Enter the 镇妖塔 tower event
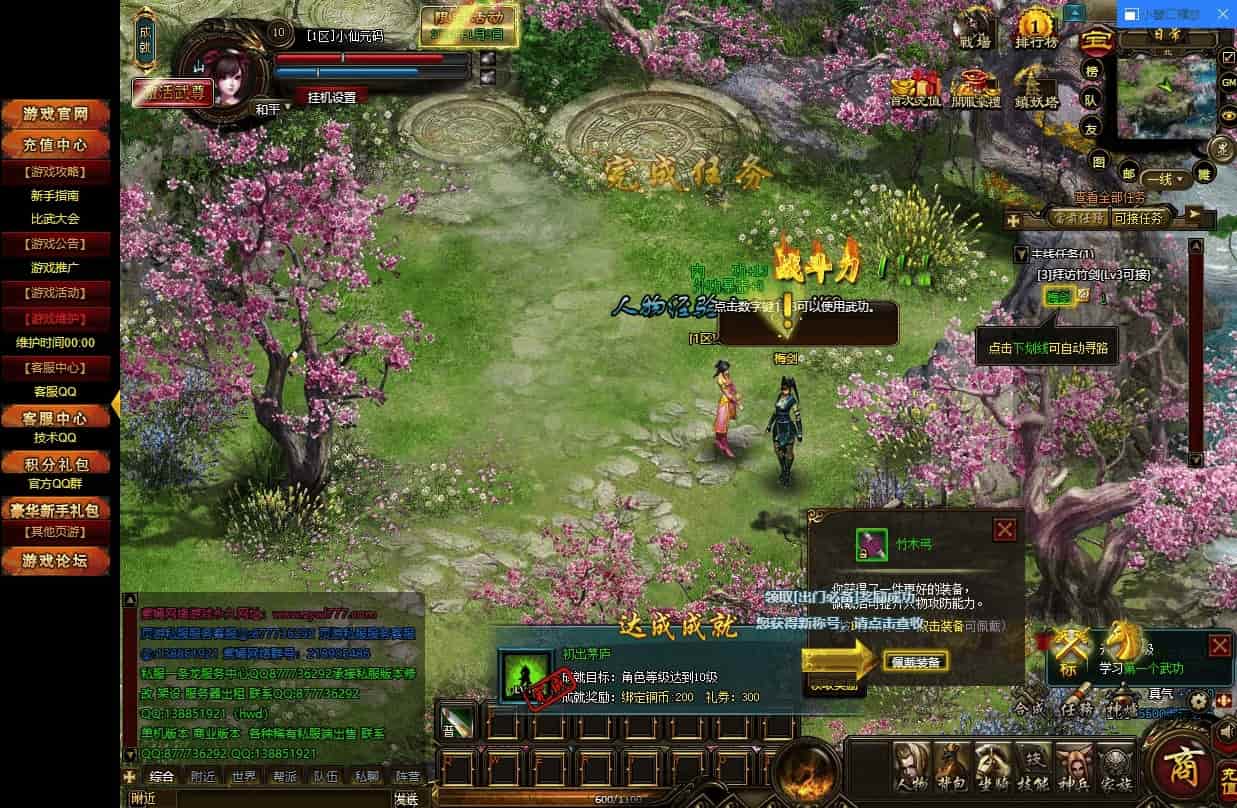This screenshot has width=1237, height=808. [x=1036, y=87]
